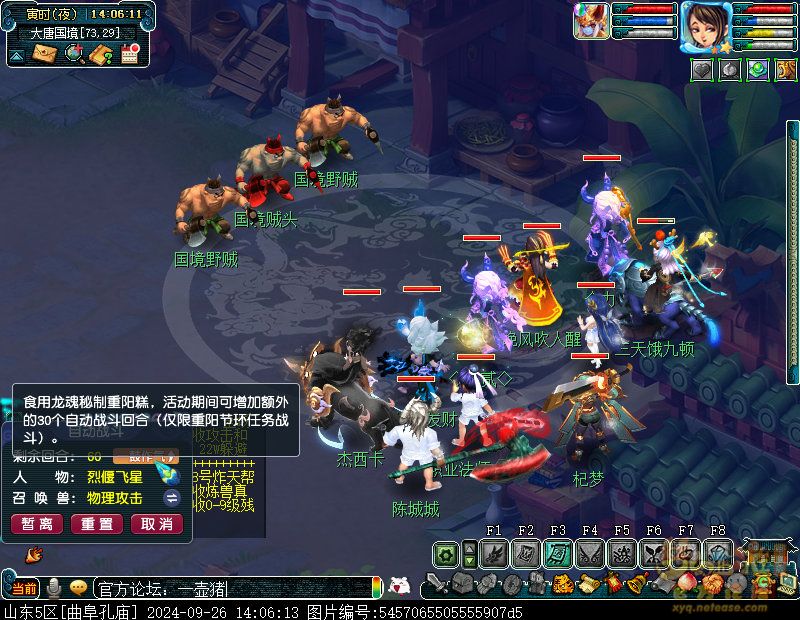Image resolution: width=800 pixels, height=620 pixels.
Task: Toggle the summoned pet action swap icon
Action: tap(172, 498)
